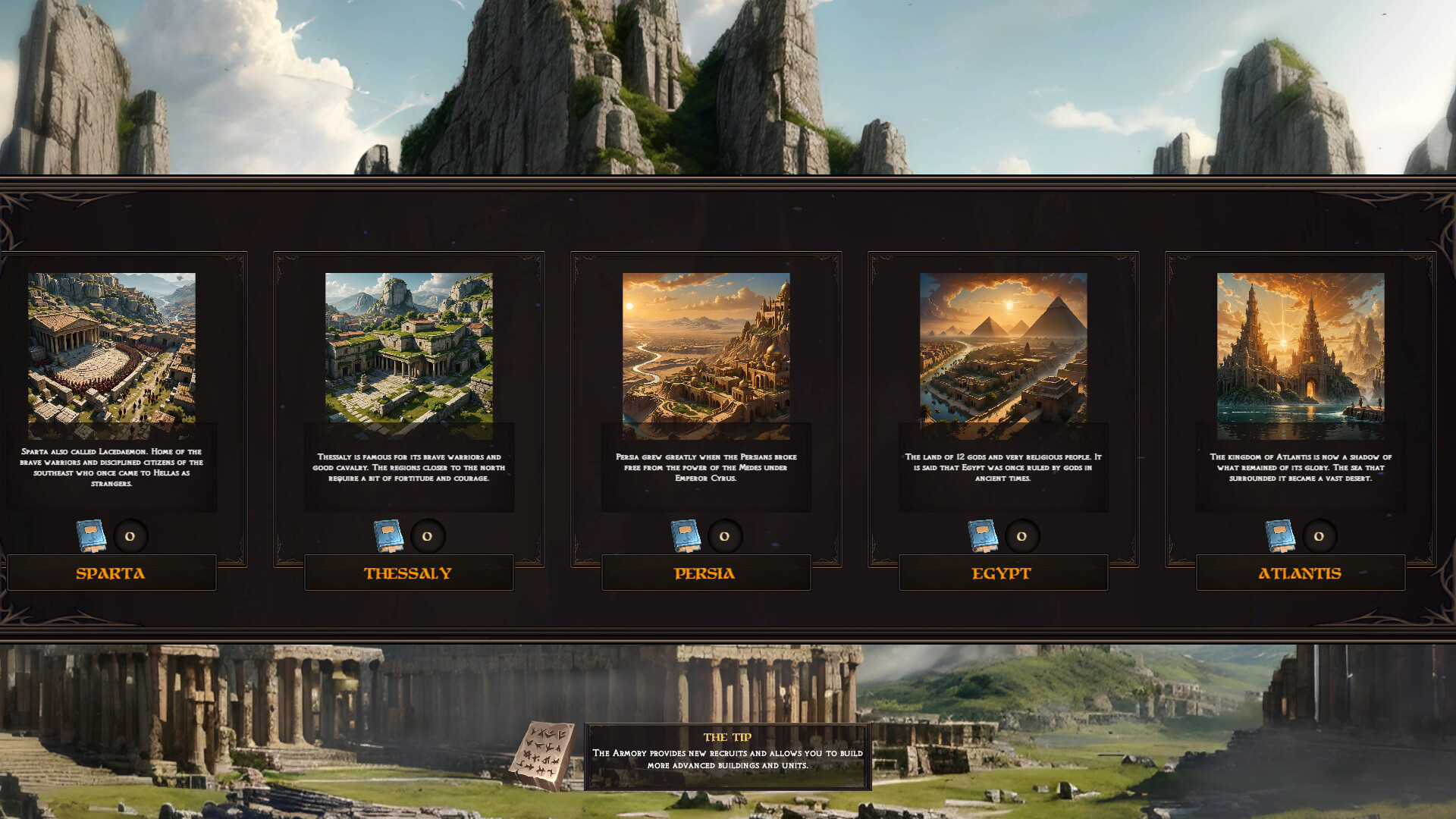This screenshot has height=819, width=1456.
Task: Toggle the counter circle under the Egypt card
Action: pyautogui.click(x=1021, y=535)
